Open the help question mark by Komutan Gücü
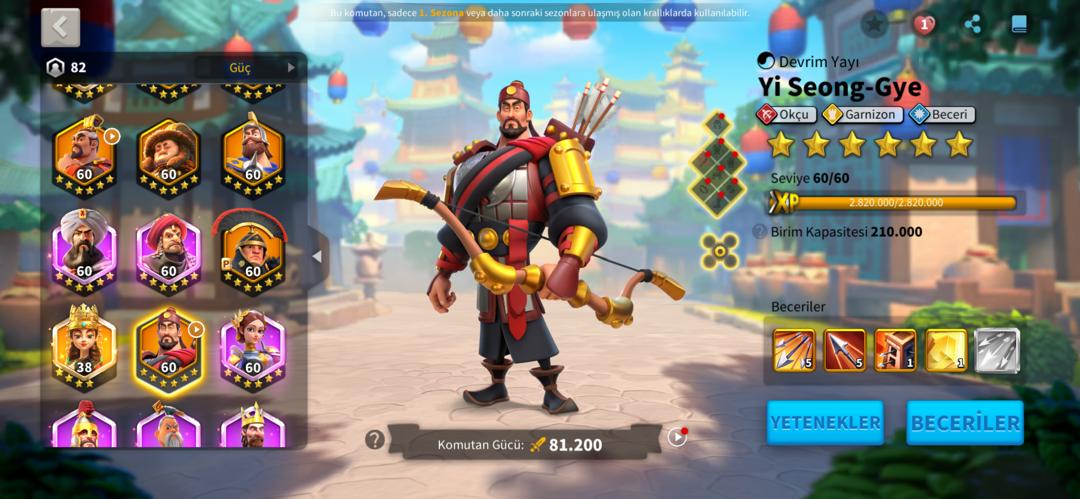This screenshot has height=499, width=1080. [375, 439]
